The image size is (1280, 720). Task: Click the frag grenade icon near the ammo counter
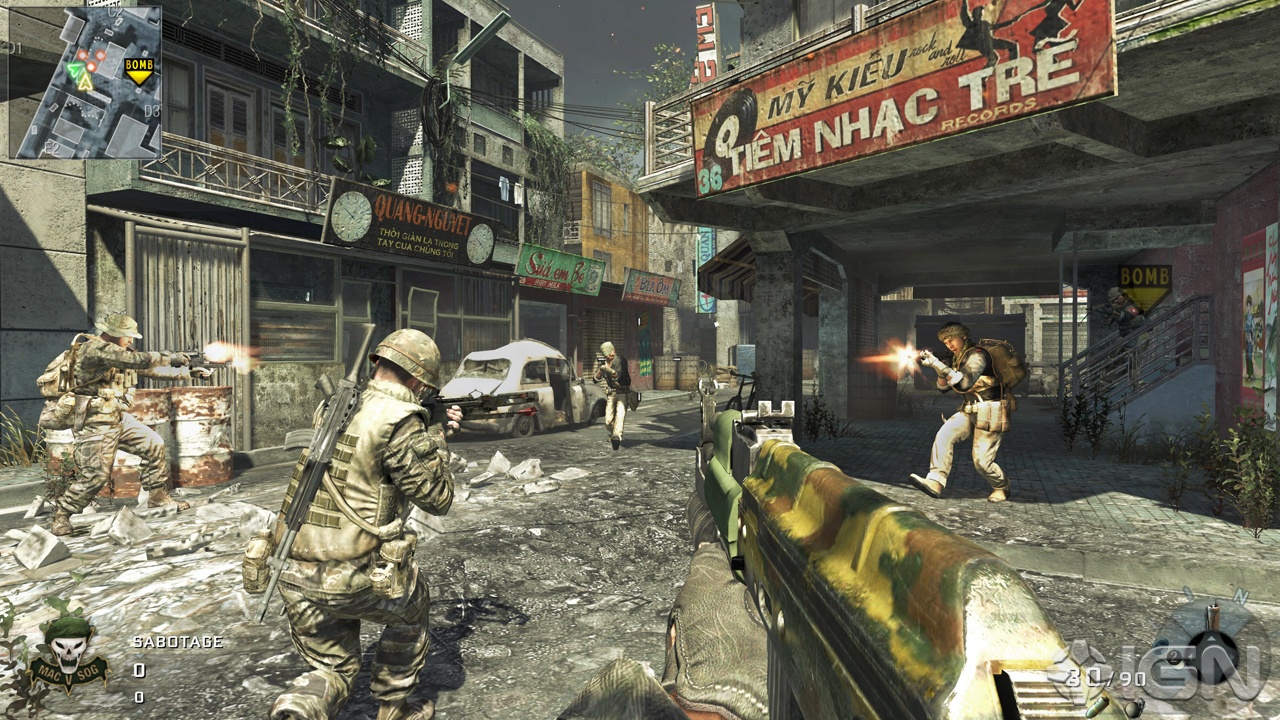1134,710
